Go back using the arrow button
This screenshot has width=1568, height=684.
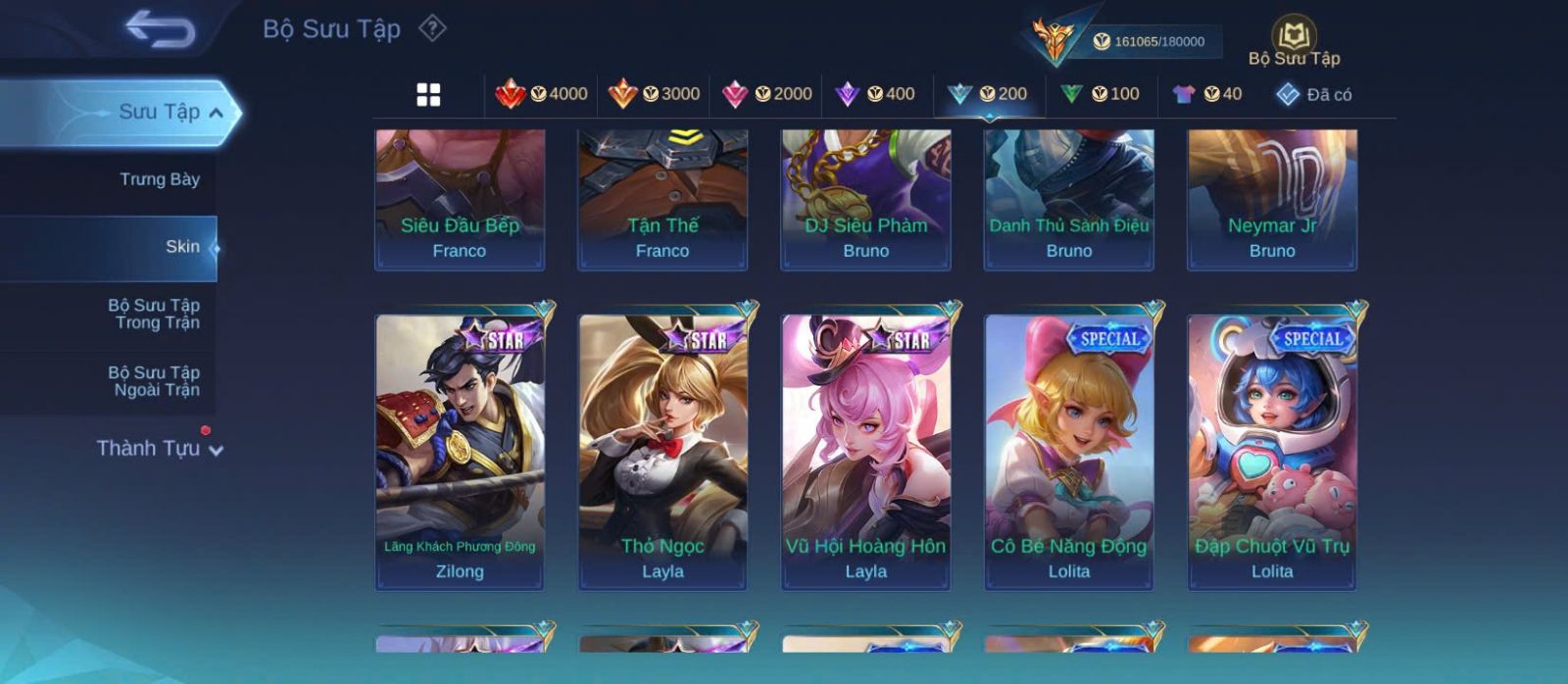[x=160, y=29]
